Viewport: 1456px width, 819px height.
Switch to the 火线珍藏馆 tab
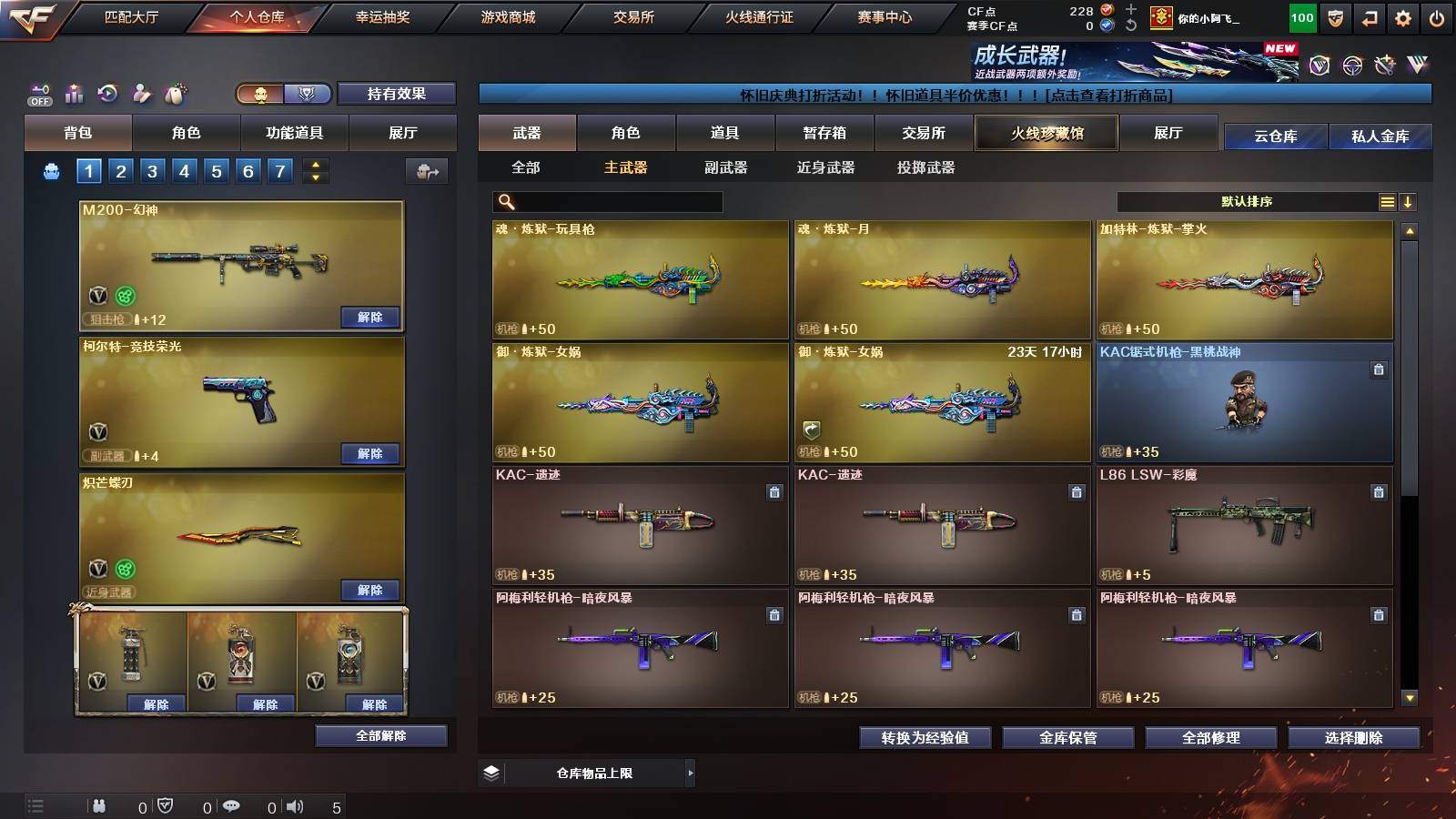[1045, 133]
